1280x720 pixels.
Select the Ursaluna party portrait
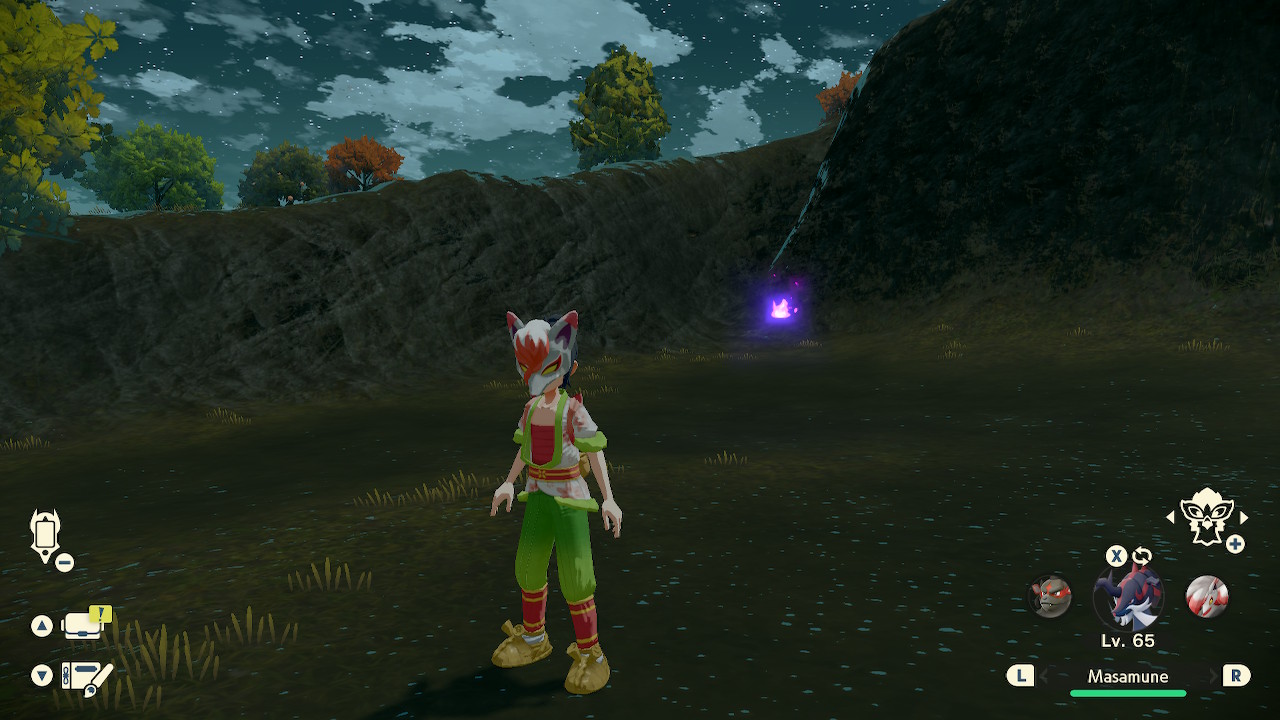(x=1051, y=596)
